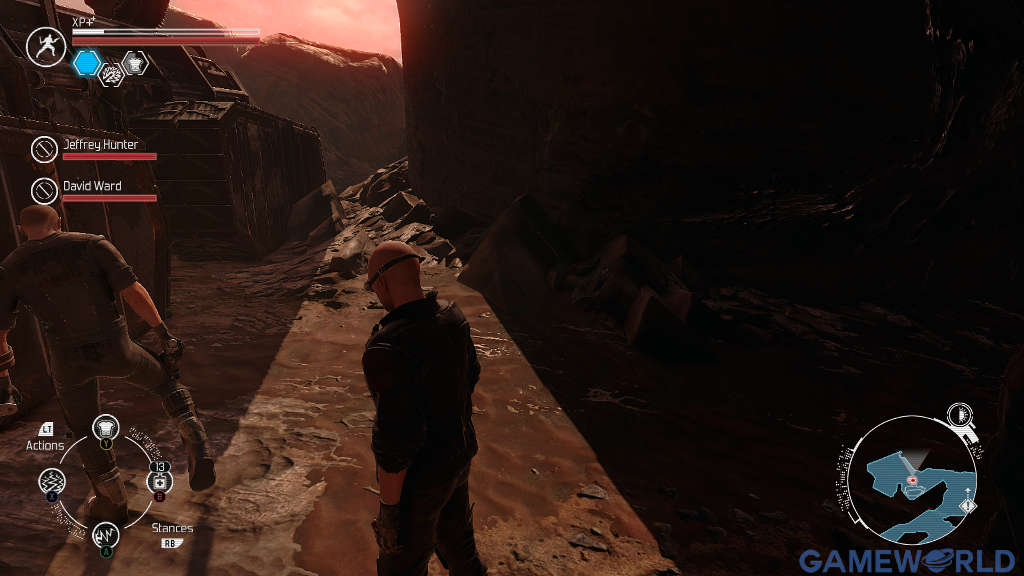Click the red player marker on minimap
Viewport: 1024px width, 576px height.
[913, 481]
